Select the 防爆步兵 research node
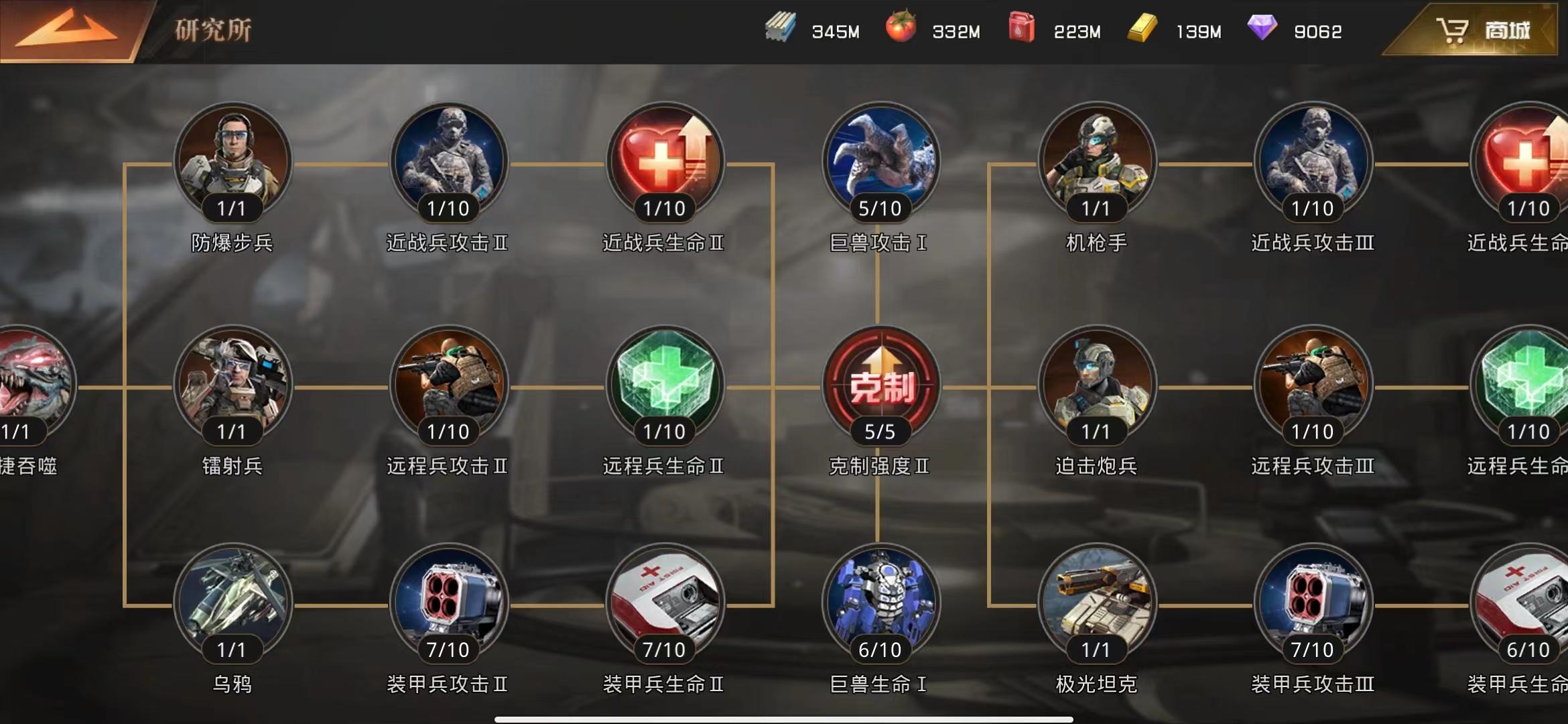The height and width of the screenshot is (724, 1568). (x=233, y=161)
